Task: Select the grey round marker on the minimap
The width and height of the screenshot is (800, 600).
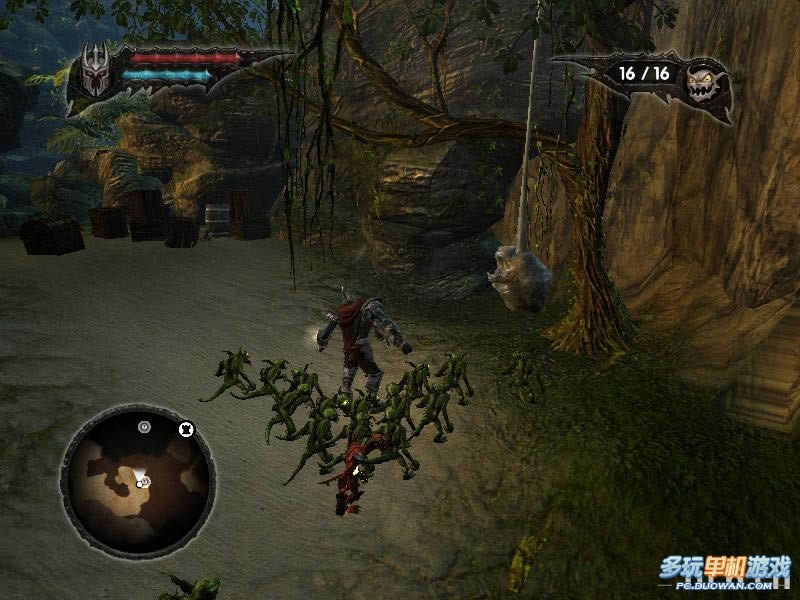Action: pyautogui.click(x=145, y=427)
